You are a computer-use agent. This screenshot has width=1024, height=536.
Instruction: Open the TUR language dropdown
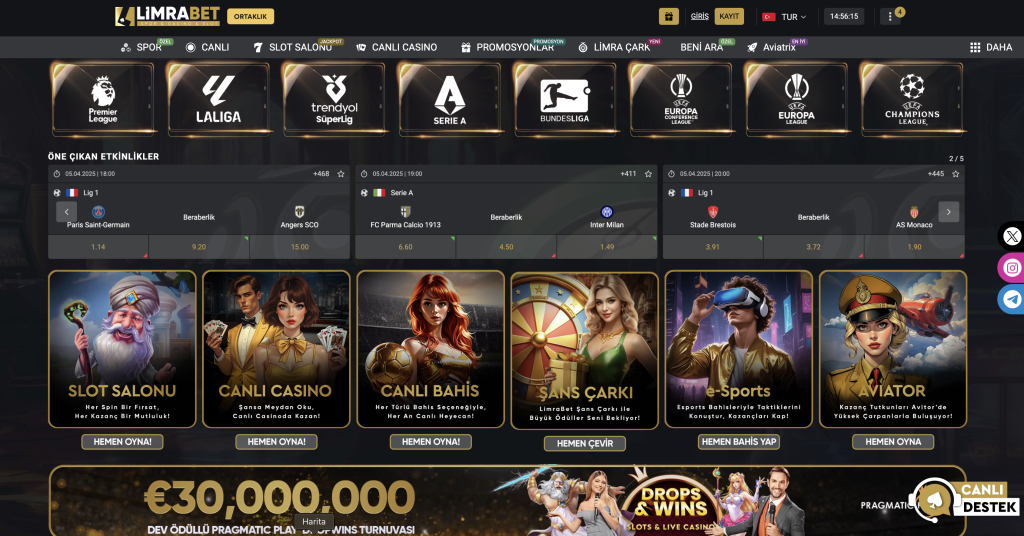coord(784,17)
